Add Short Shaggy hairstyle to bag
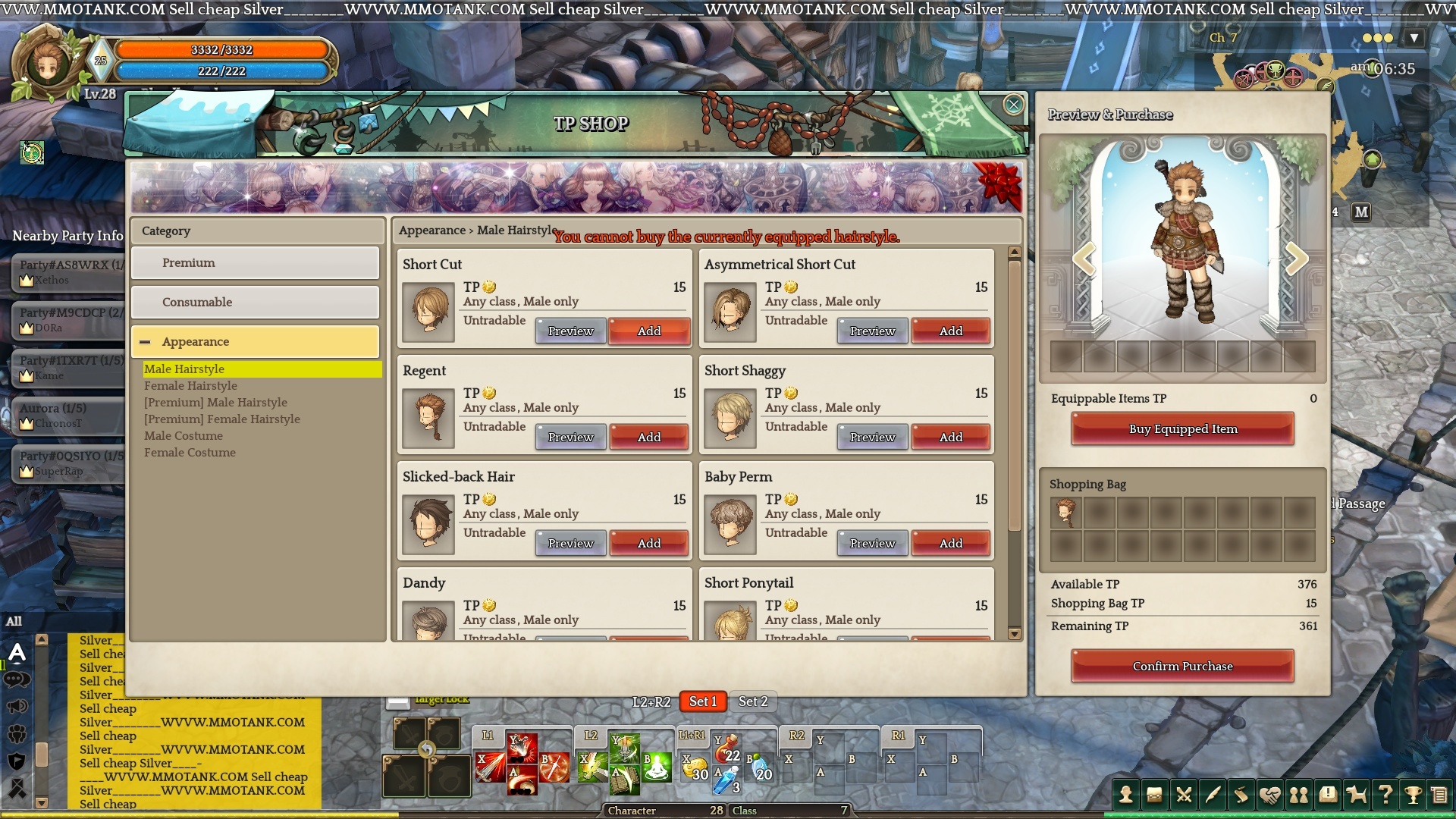The height and width of the screenshot is (819, 1456). (950, 437)
